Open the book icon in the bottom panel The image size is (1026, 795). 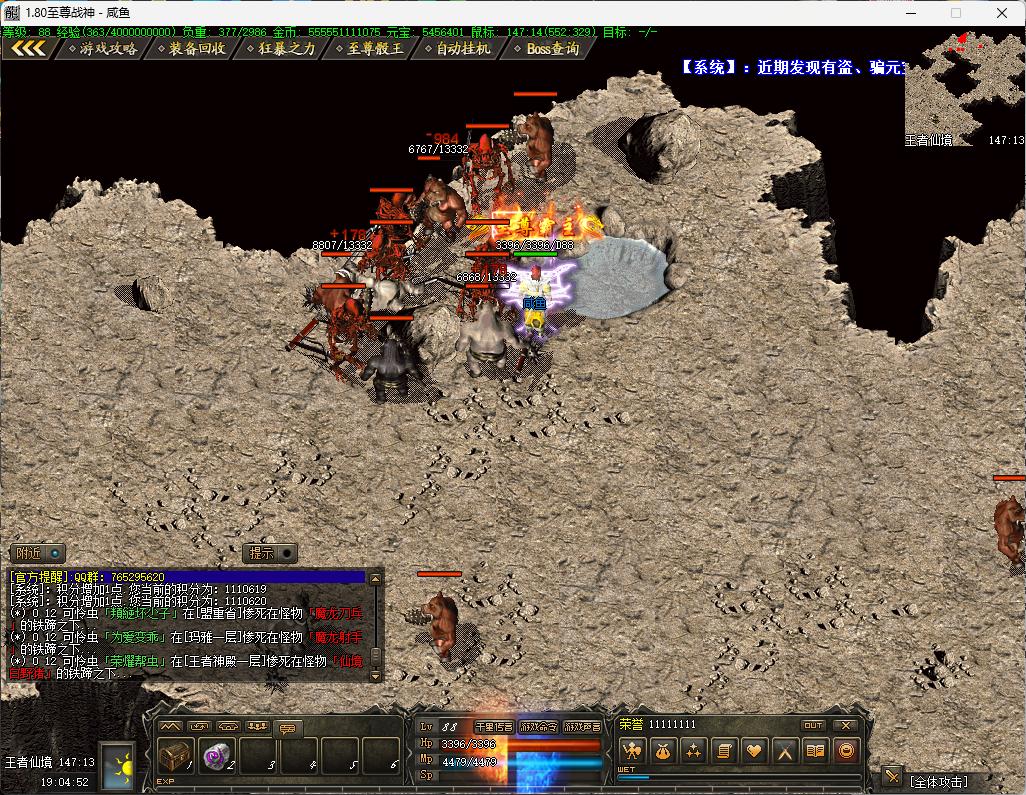816,751
